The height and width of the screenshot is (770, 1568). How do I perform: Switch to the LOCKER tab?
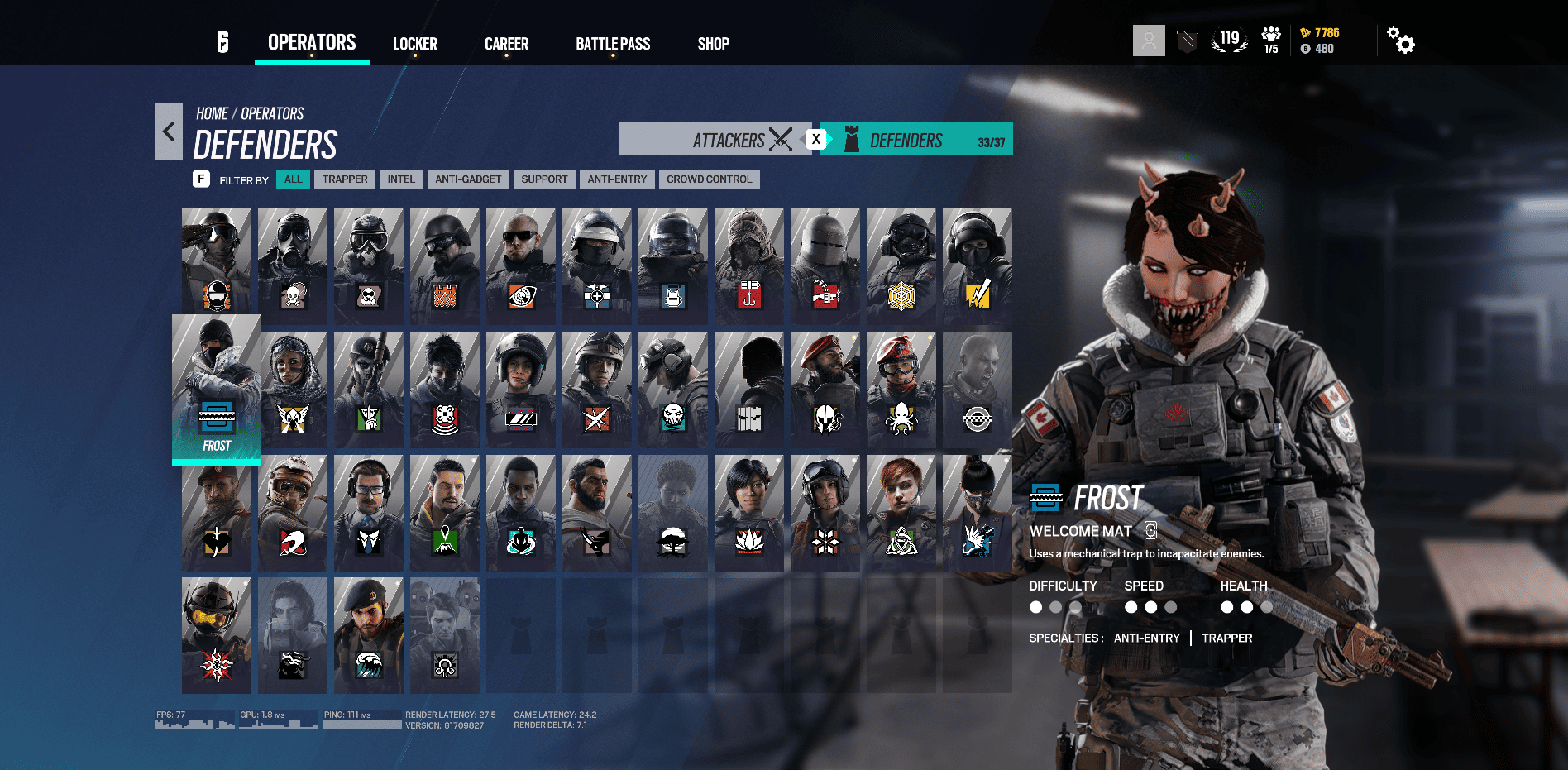pos(416,44)
